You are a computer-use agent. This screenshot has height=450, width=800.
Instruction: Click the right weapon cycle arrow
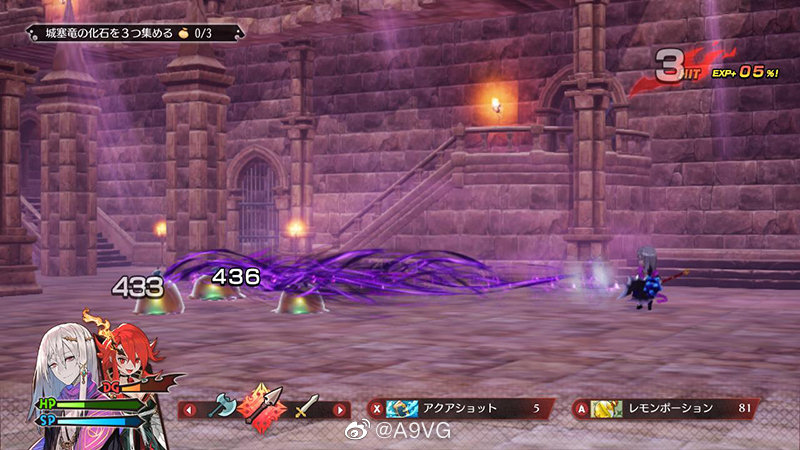(x=340, y=409)
